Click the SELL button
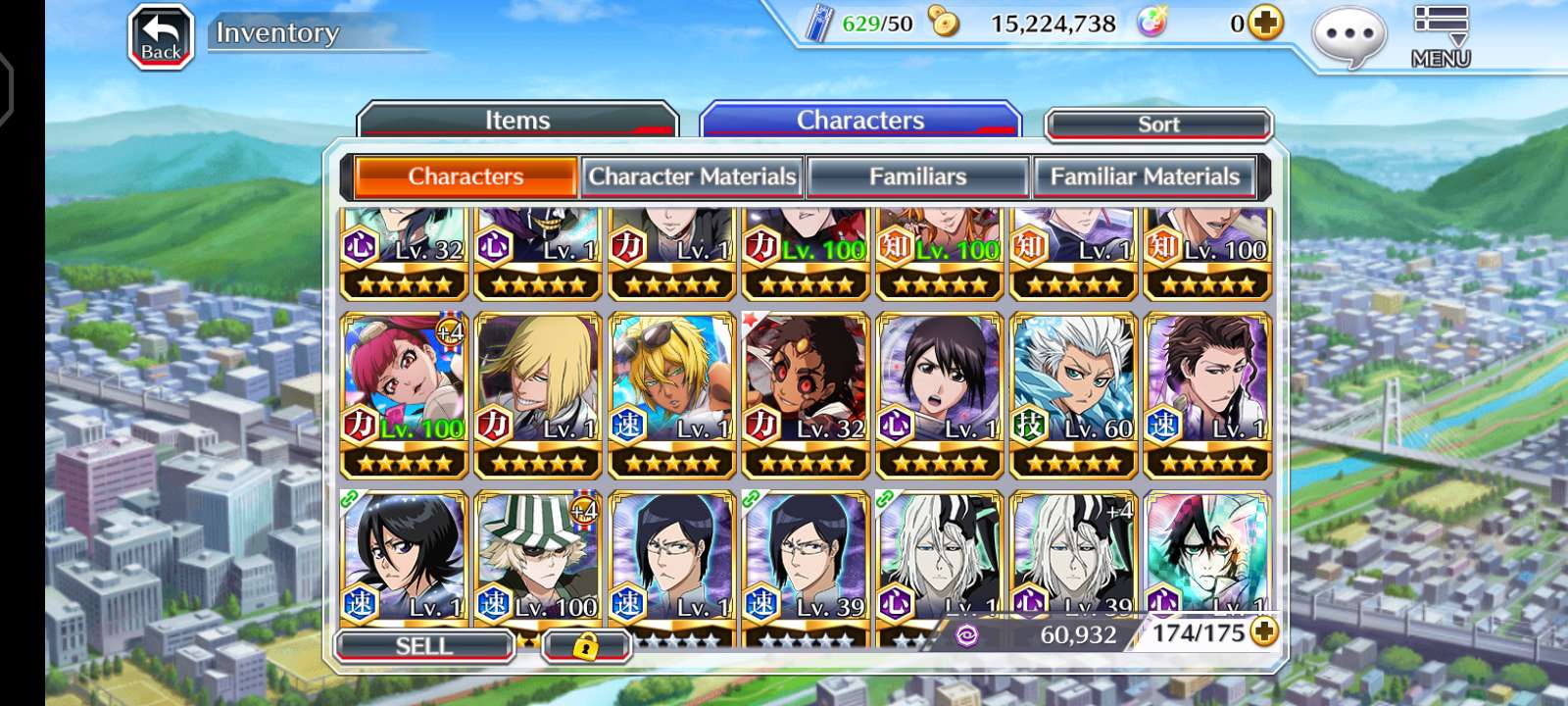Image resolution: width=1568 pixels, height=706 pixels. (424, 646)
